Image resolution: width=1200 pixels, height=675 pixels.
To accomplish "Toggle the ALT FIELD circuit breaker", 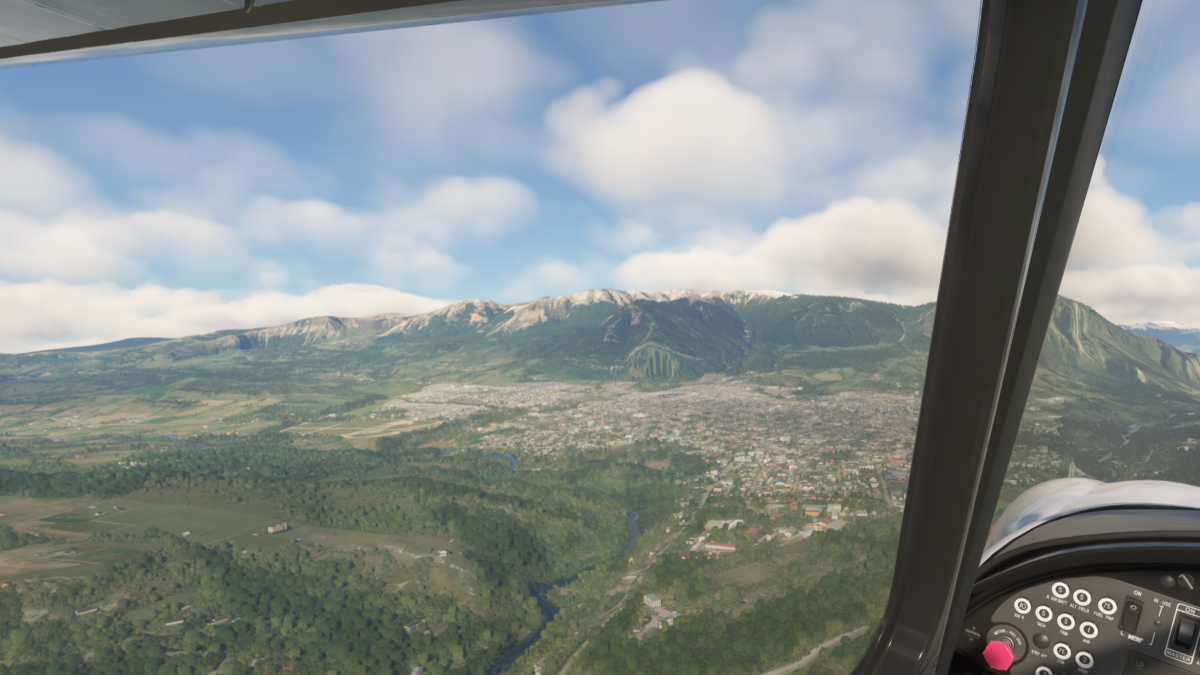I will tap(1082, 597).
